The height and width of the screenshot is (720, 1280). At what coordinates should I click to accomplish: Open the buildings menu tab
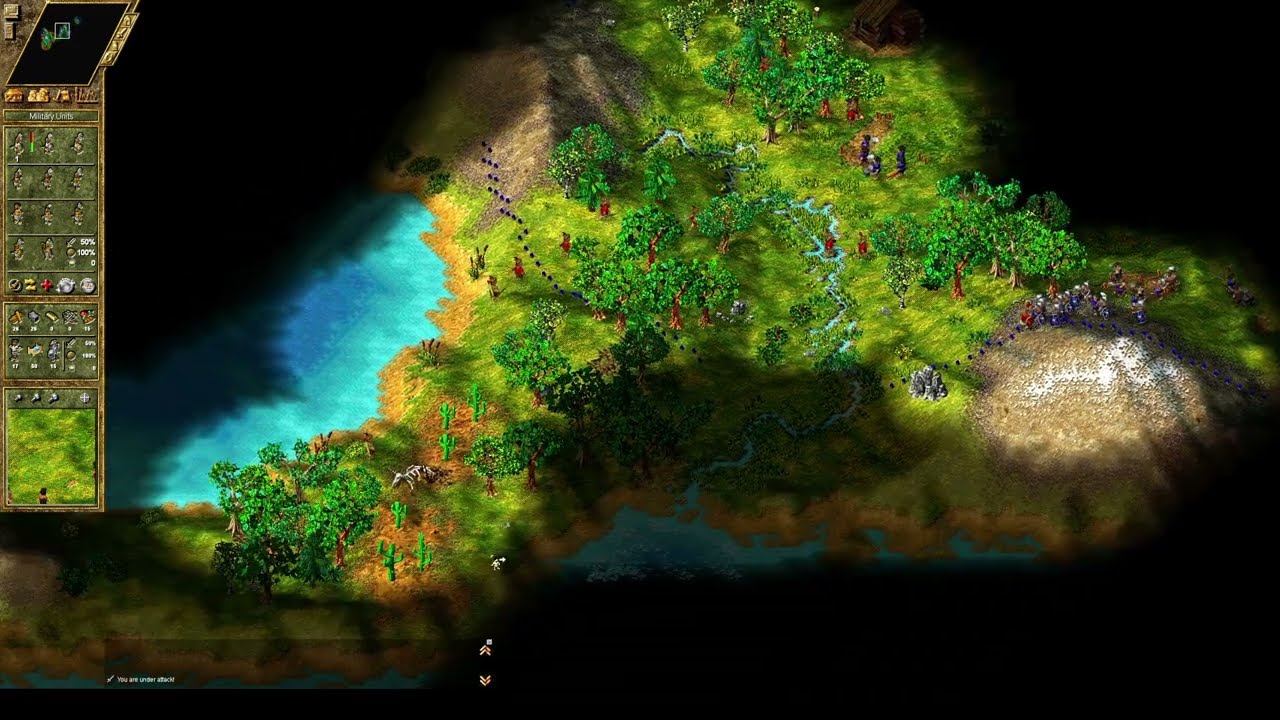coord(14,95)
